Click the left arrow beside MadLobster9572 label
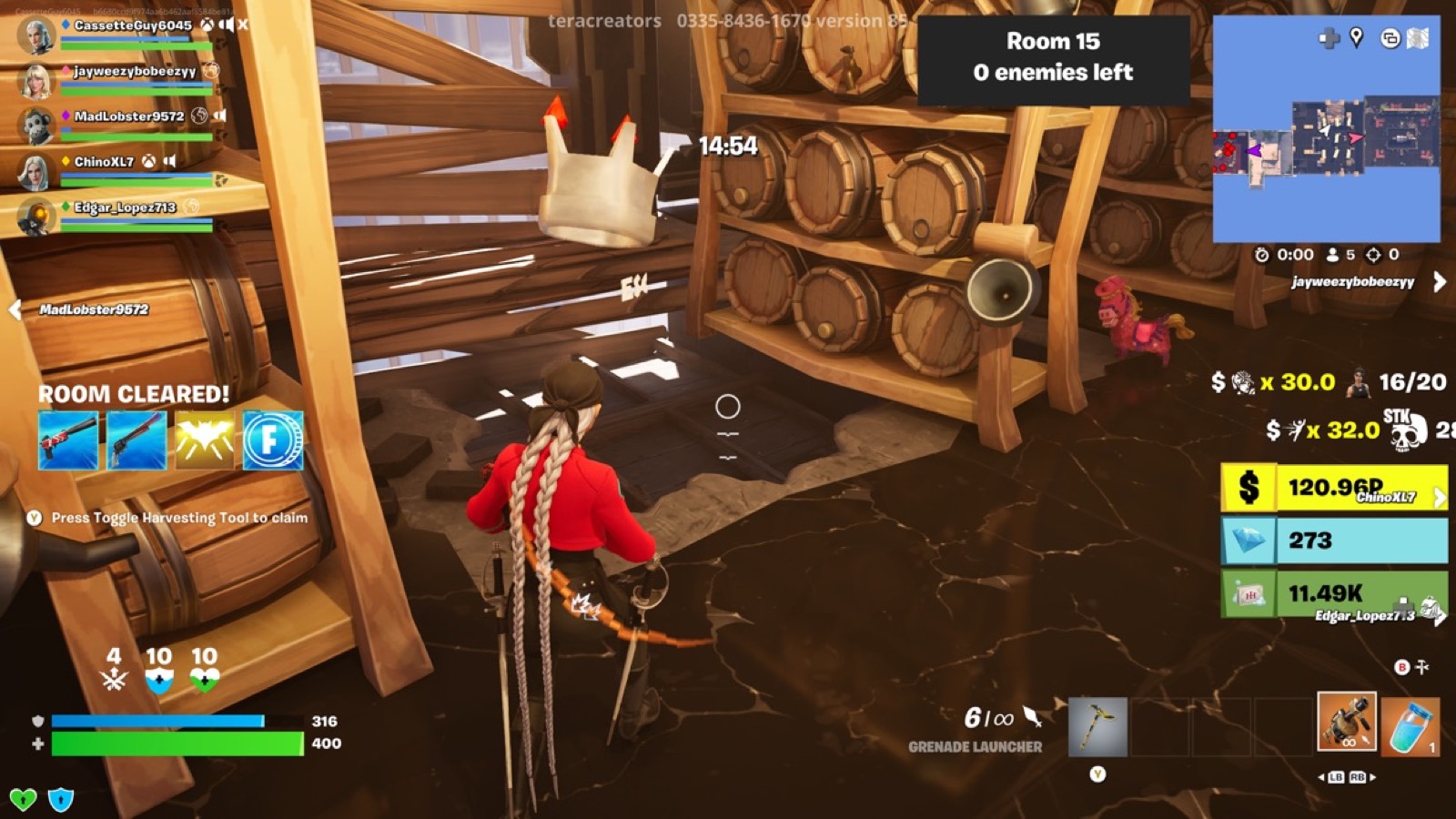 tap(15, 309)
